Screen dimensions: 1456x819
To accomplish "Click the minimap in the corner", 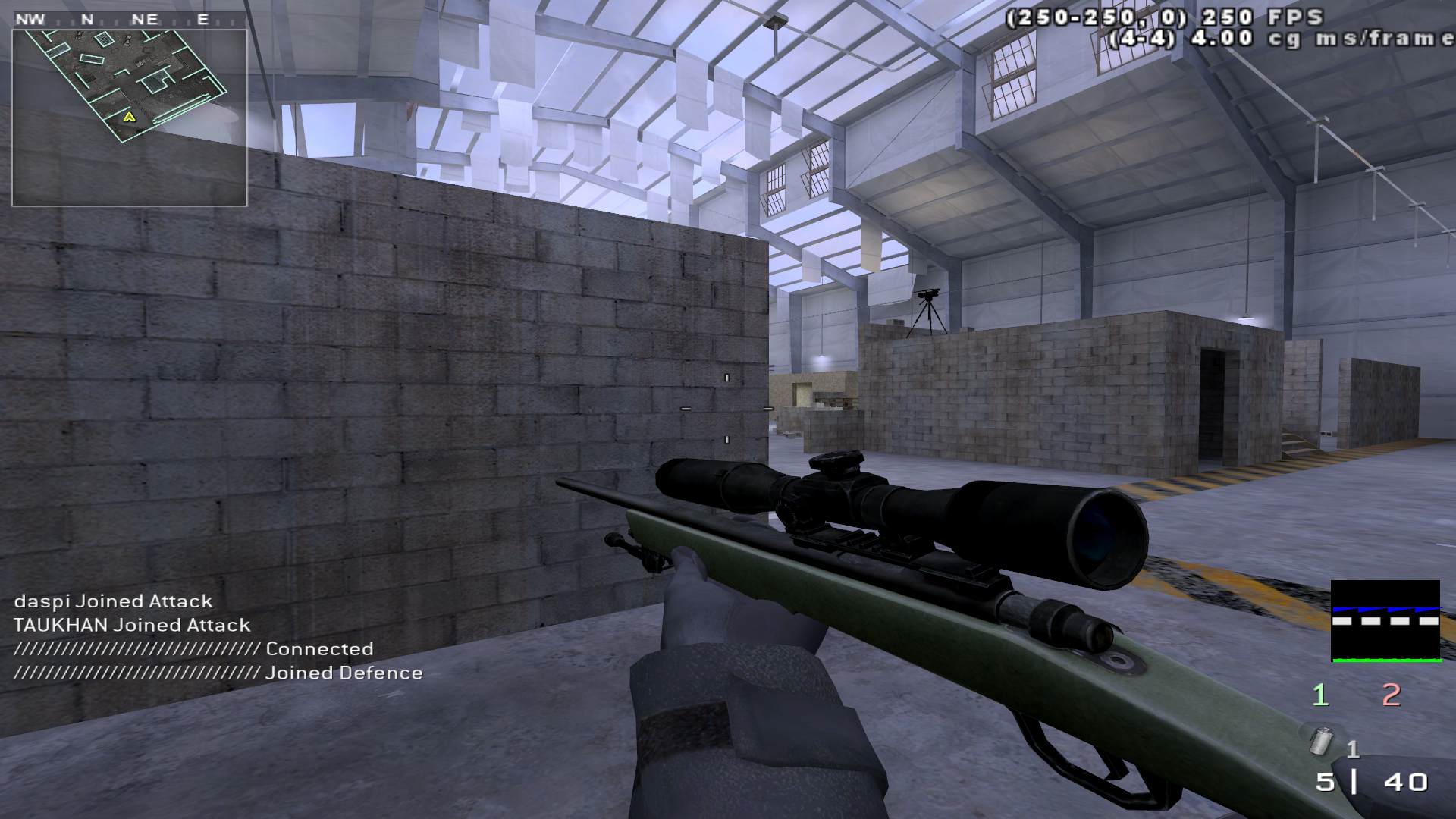I will pos(129,118).
